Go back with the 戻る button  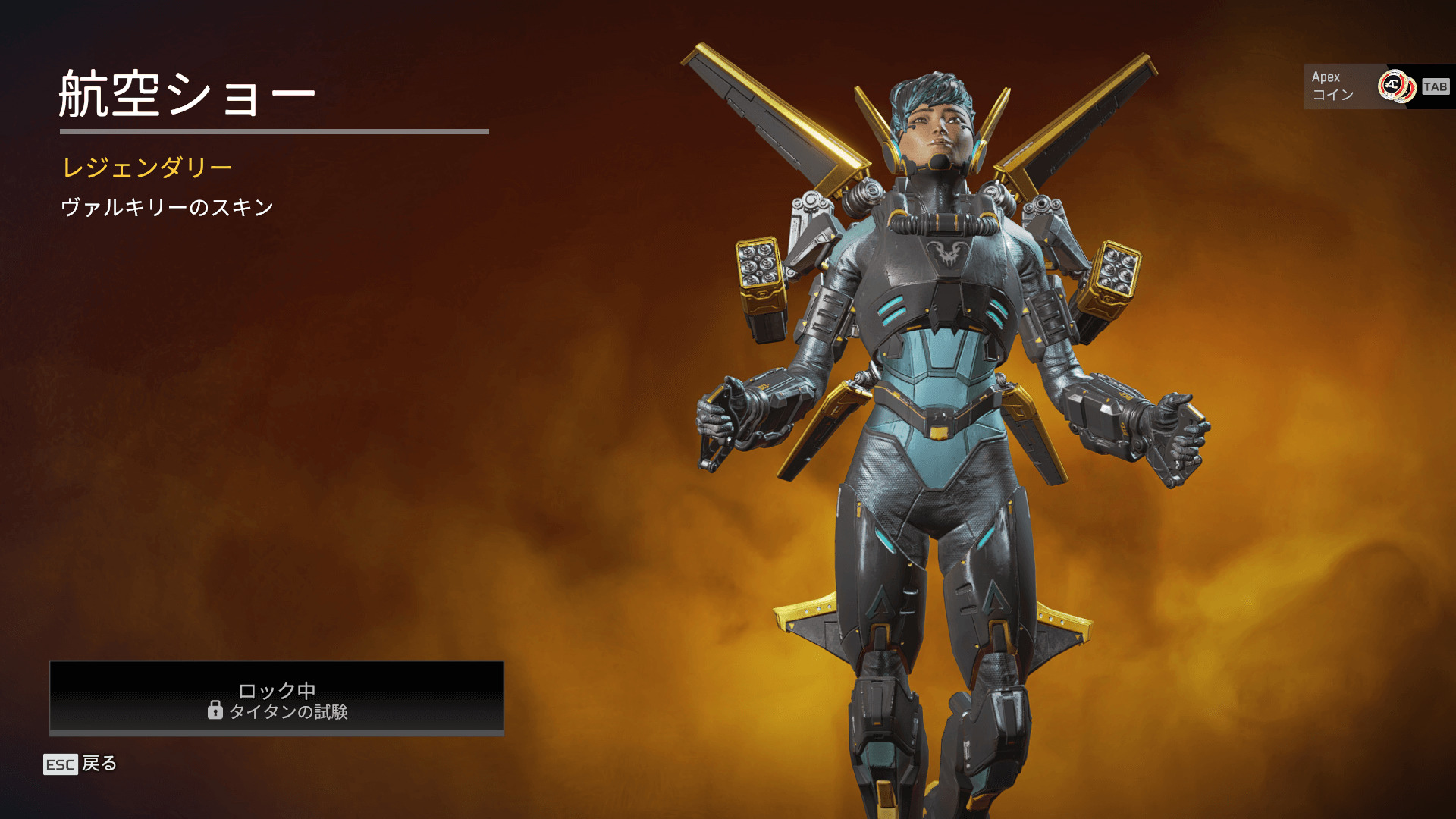click(x=80, y=764)
